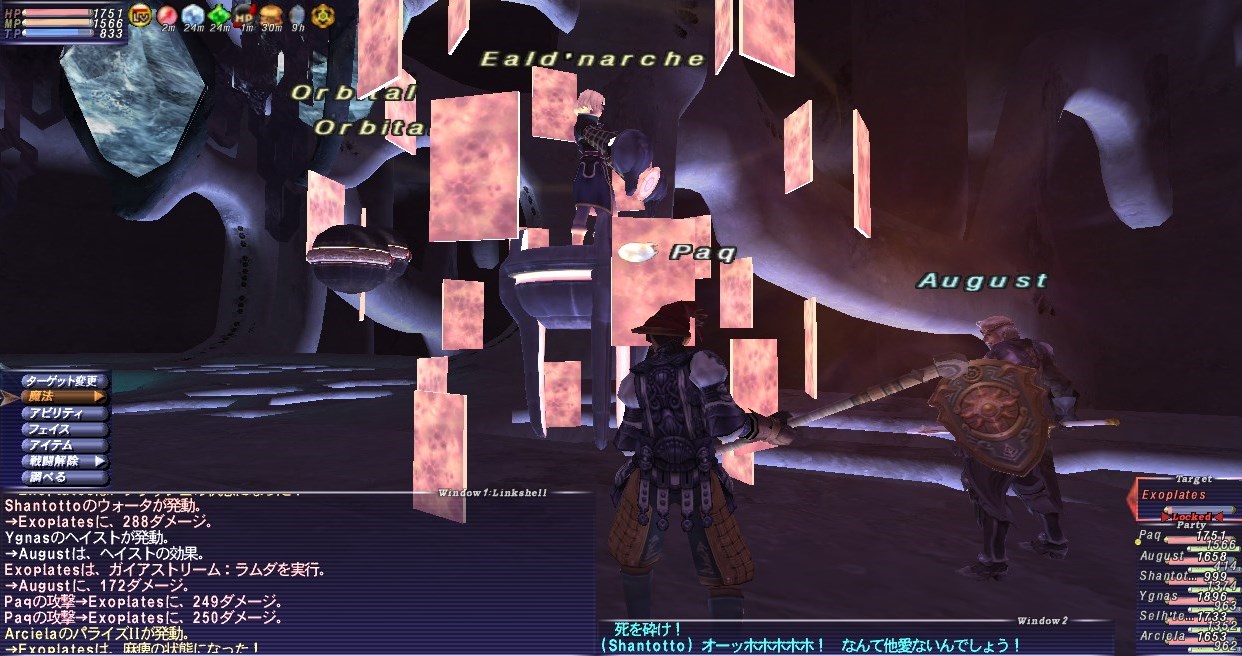Click the Exoplates target window
Viewport: 1242px width, 656px height.
(x=1186, y=495)
